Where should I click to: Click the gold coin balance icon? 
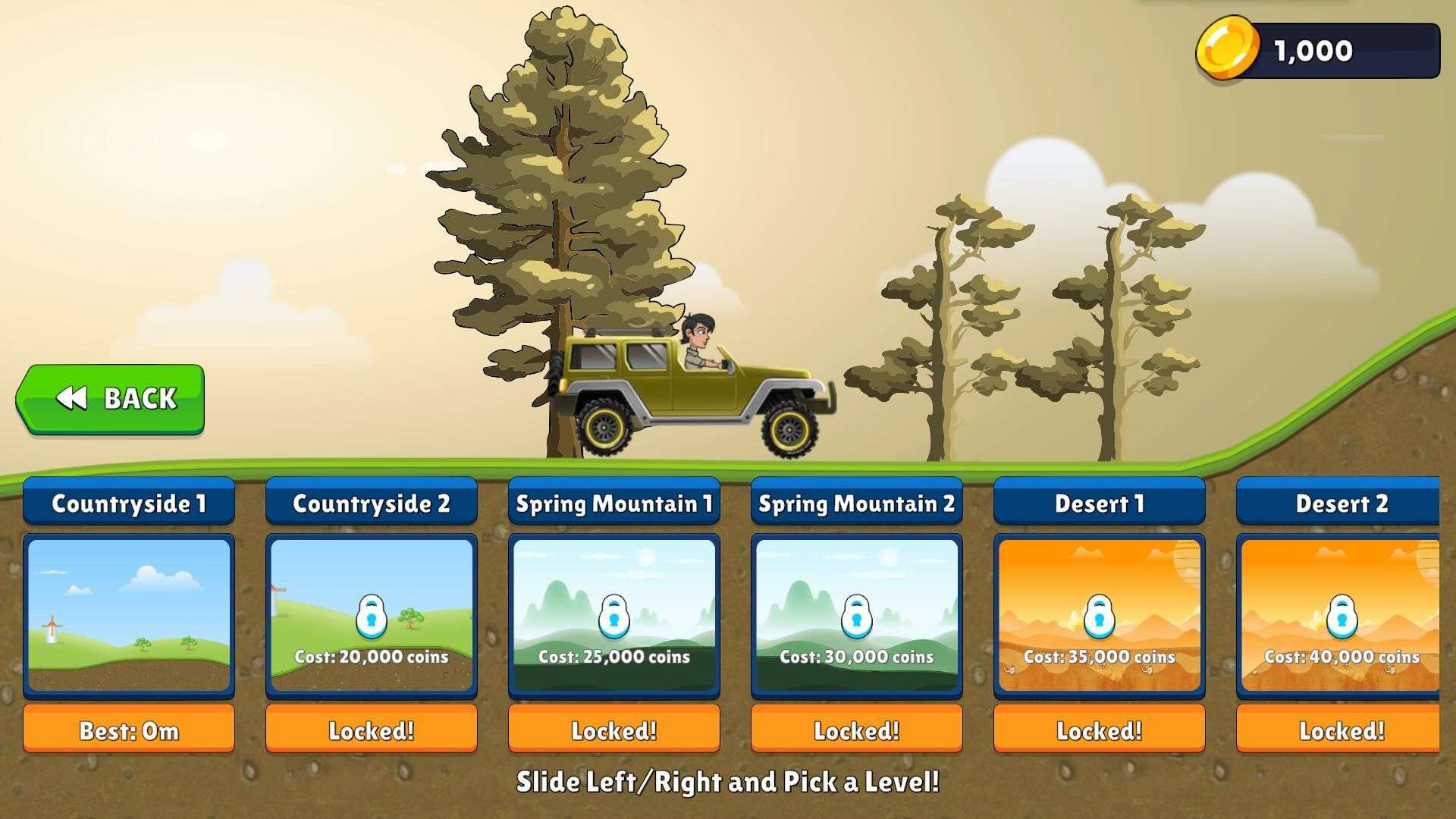[1225, 49]
